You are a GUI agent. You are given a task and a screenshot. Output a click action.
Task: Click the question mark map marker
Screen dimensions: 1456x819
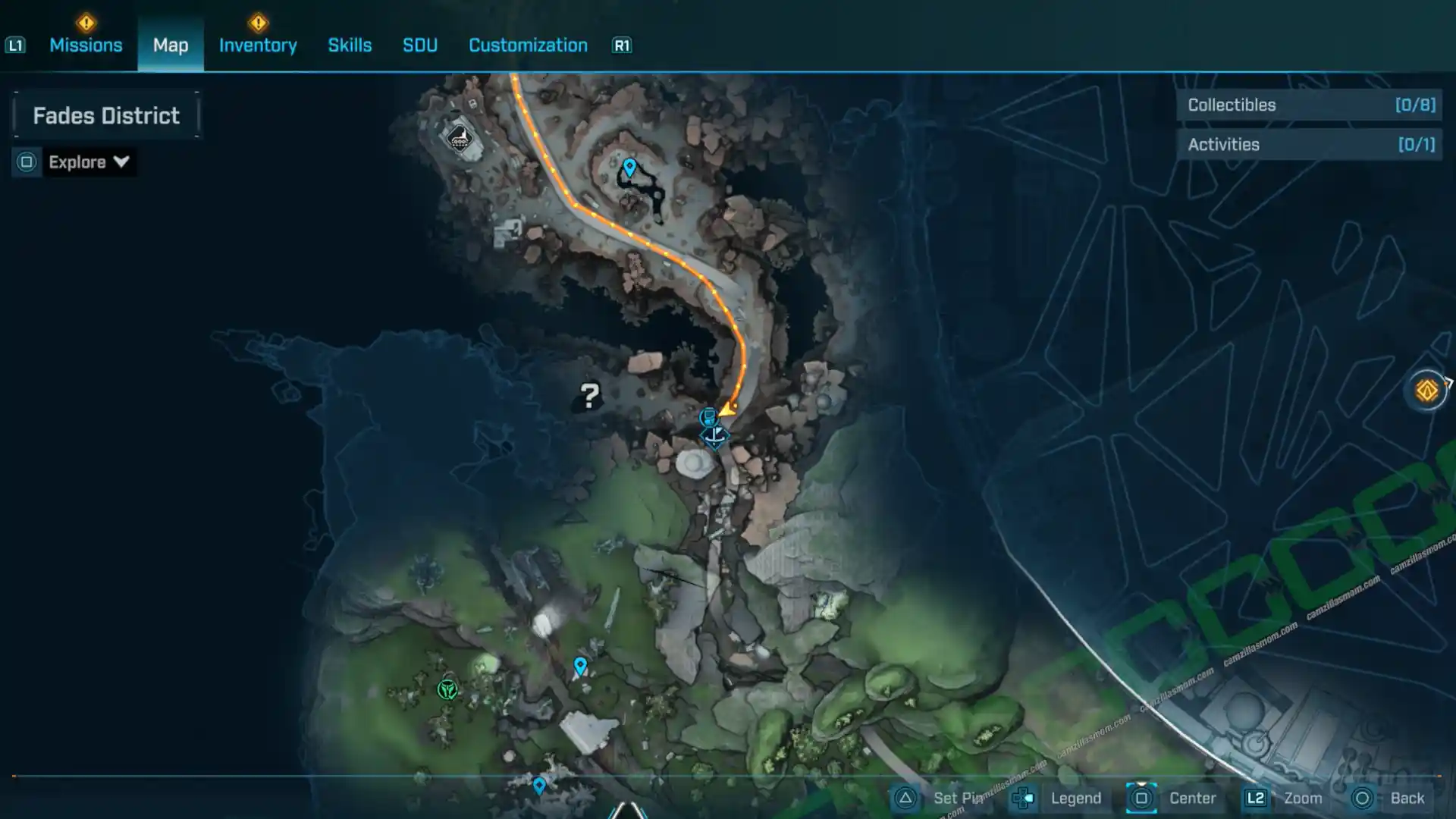(x=589, y=395)
